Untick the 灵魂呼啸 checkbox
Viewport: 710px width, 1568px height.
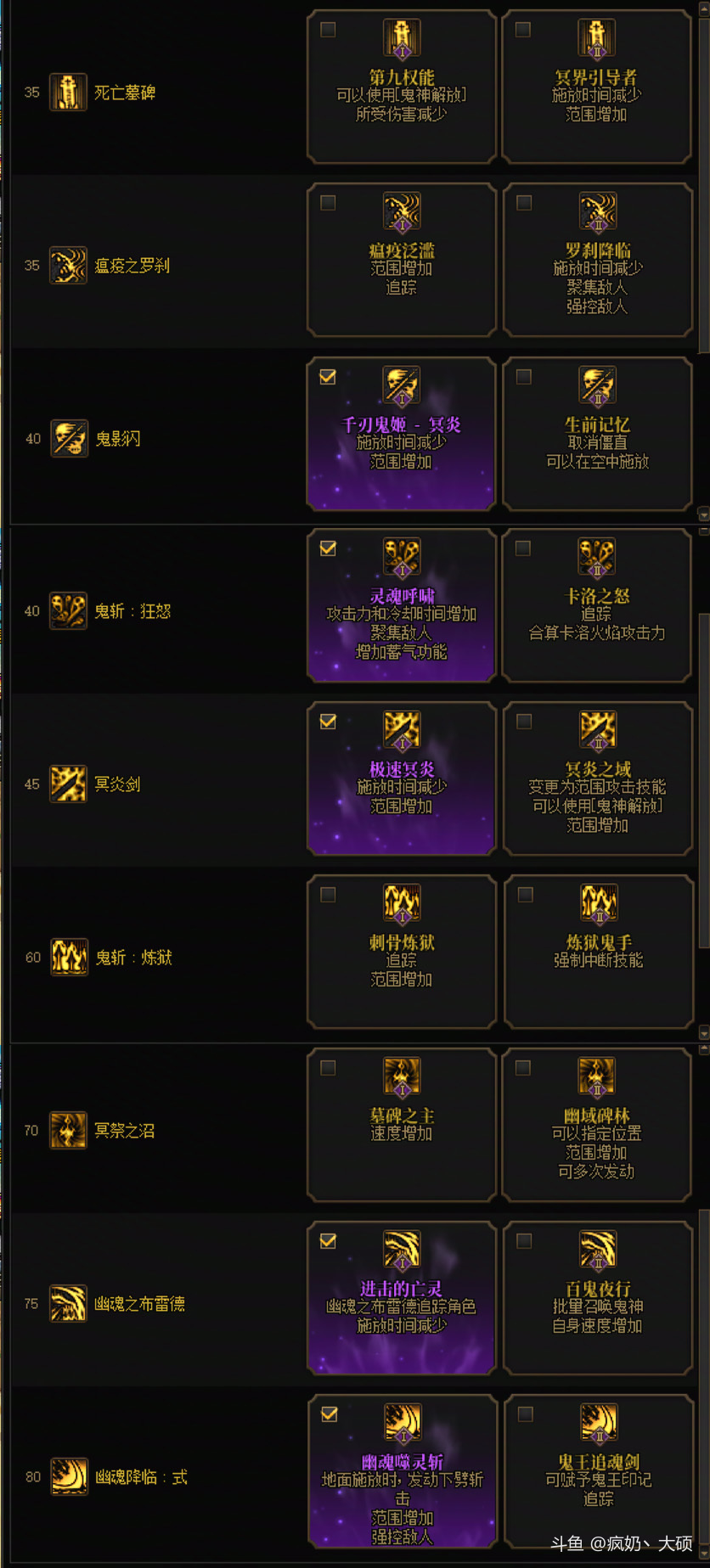328,548
